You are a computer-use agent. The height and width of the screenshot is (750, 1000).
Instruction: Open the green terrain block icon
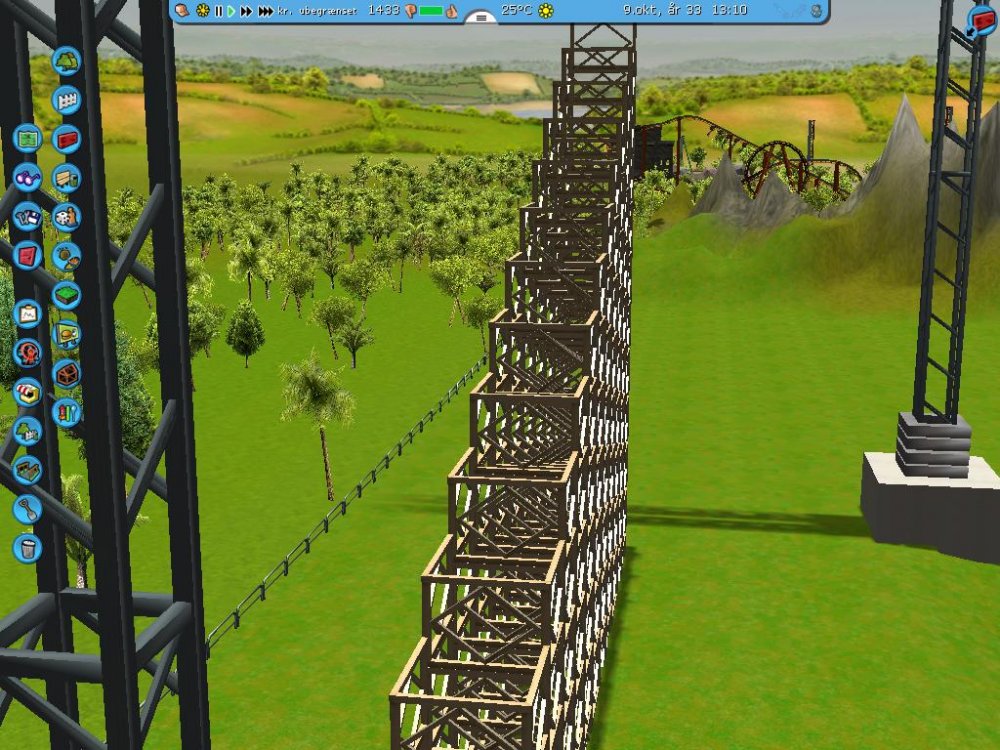66,295
